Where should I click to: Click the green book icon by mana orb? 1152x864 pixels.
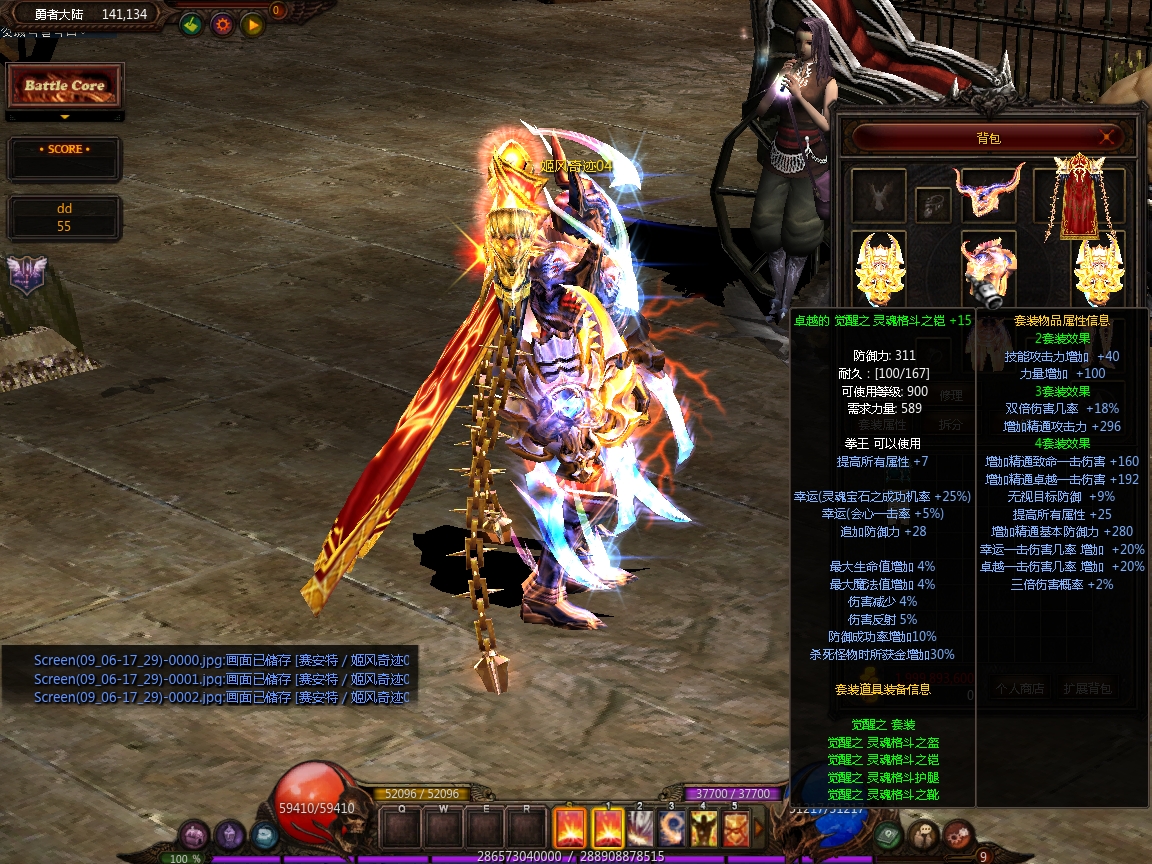pos(887,834)
